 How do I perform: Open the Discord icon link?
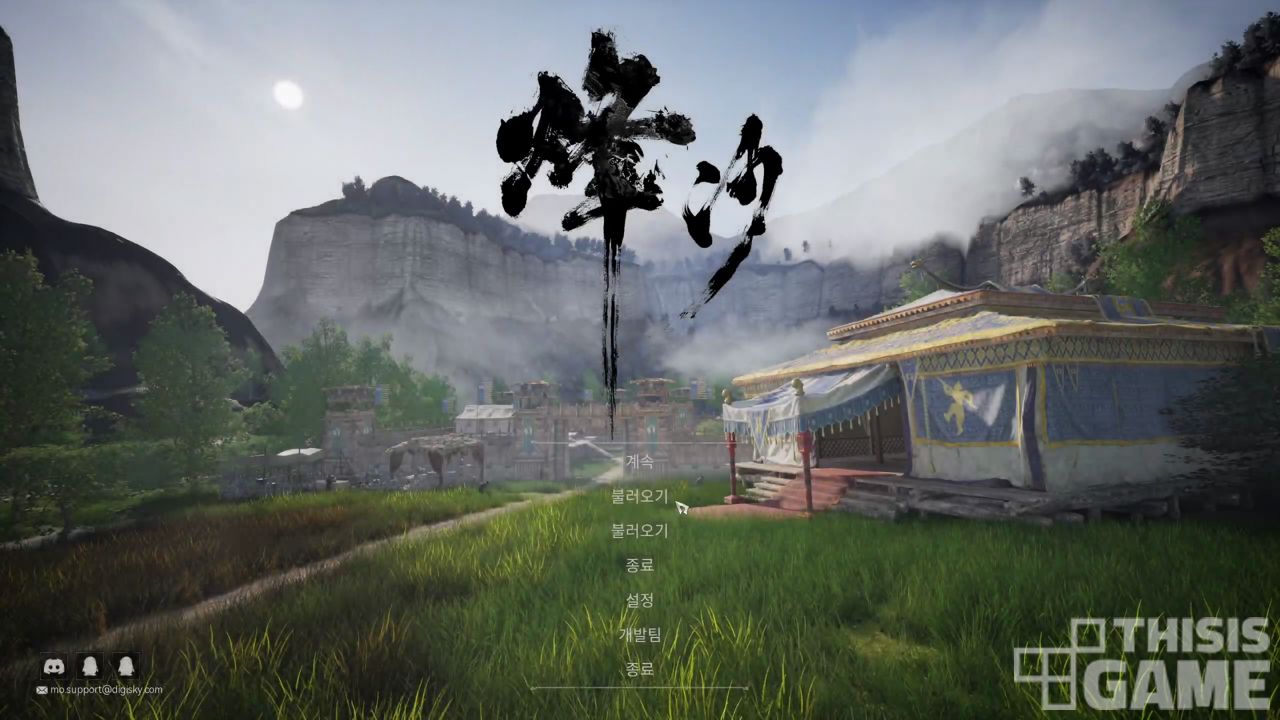(54, 666)
